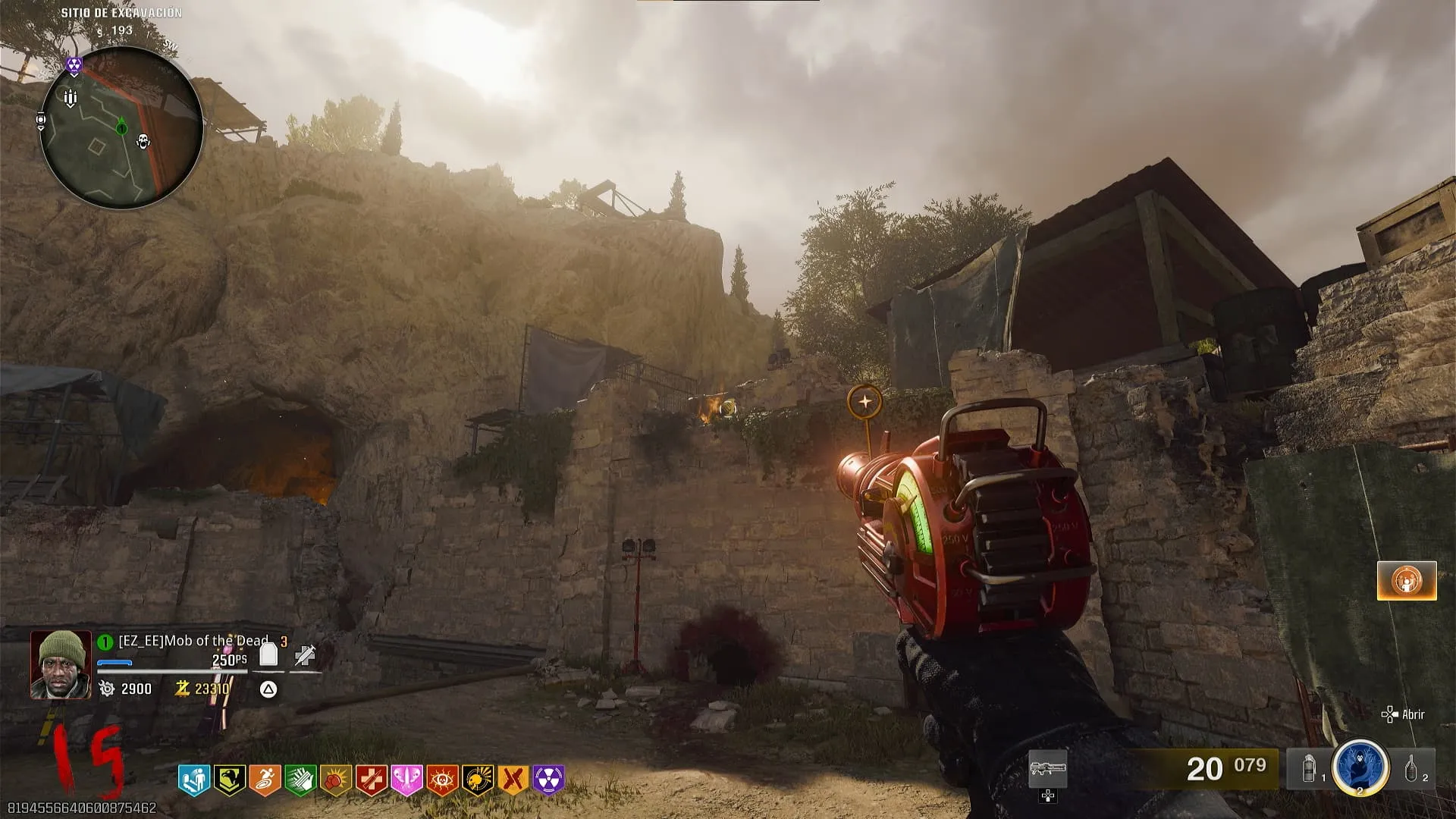Activate the blue hooded figure field upgrade
The width and height of the screenshot is (1456, 819).
pos(1360,767)
